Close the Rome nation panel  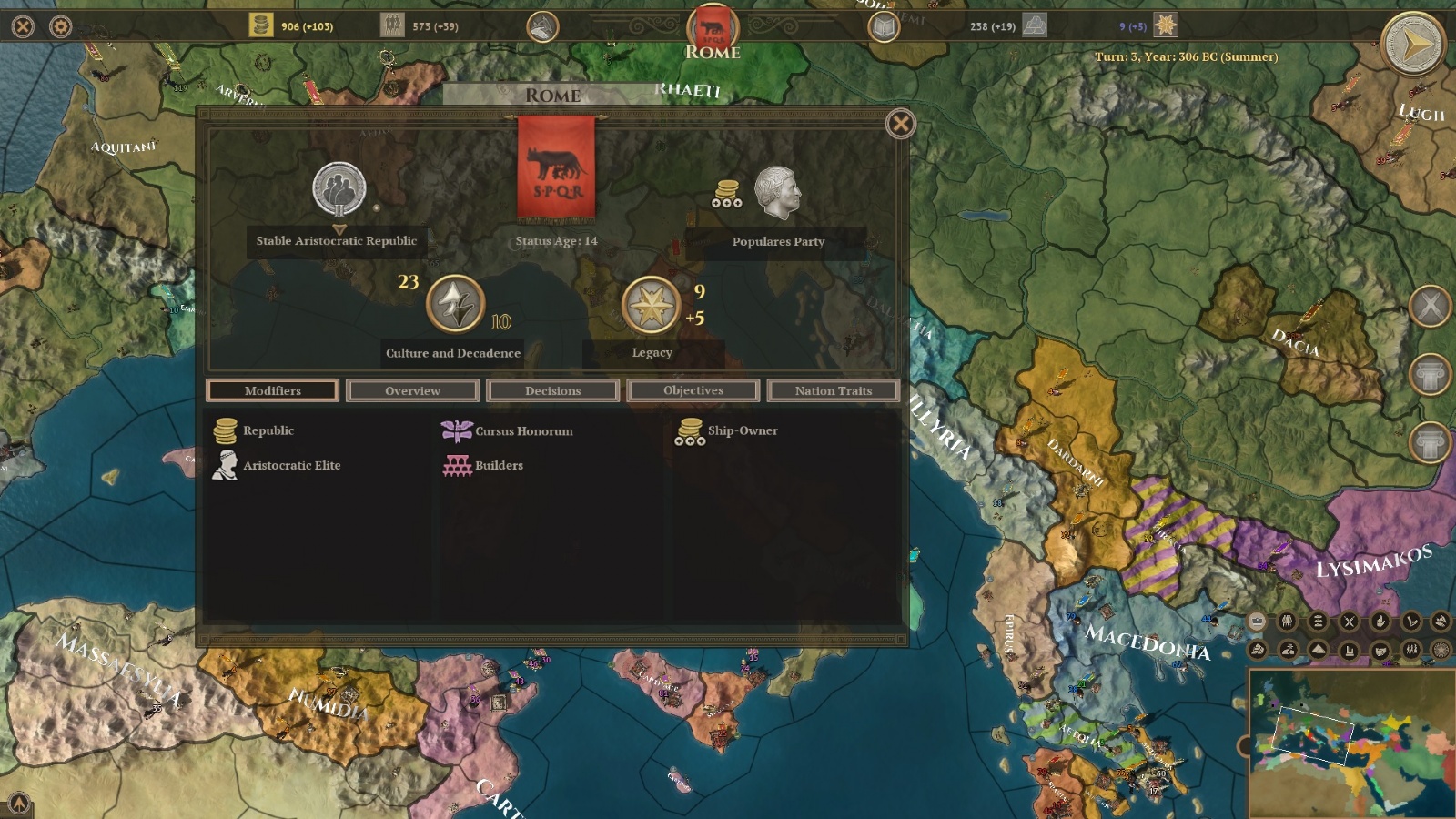(x=900, y=124)
